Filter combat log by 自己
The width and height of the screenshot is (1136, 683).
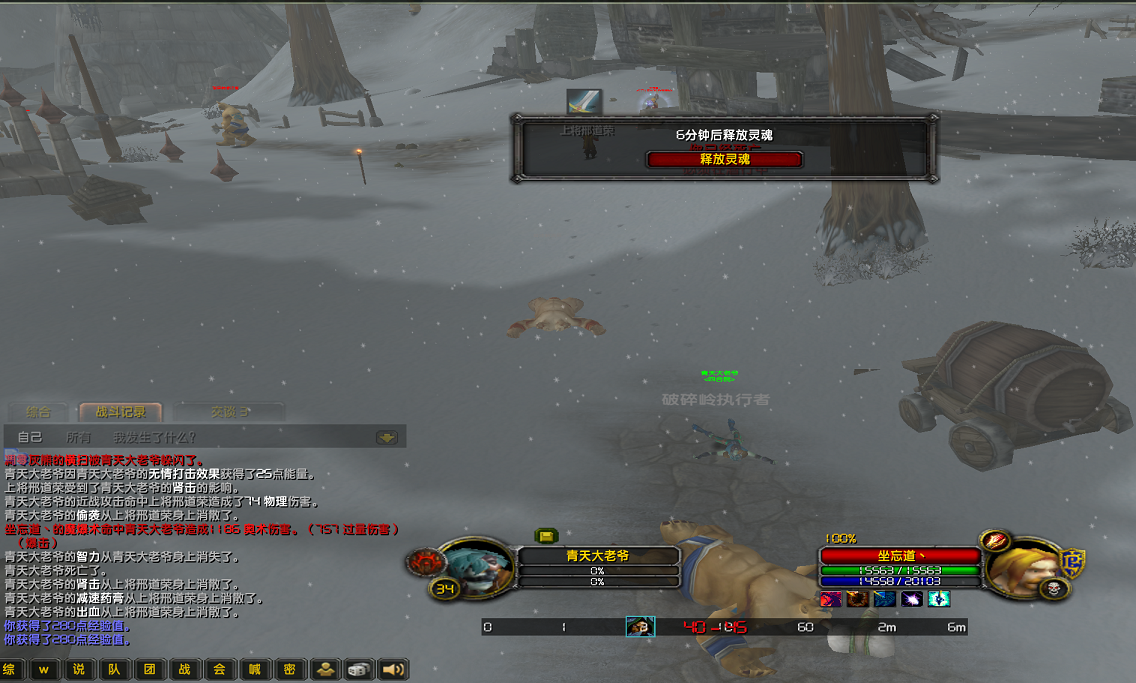(30, 437)
